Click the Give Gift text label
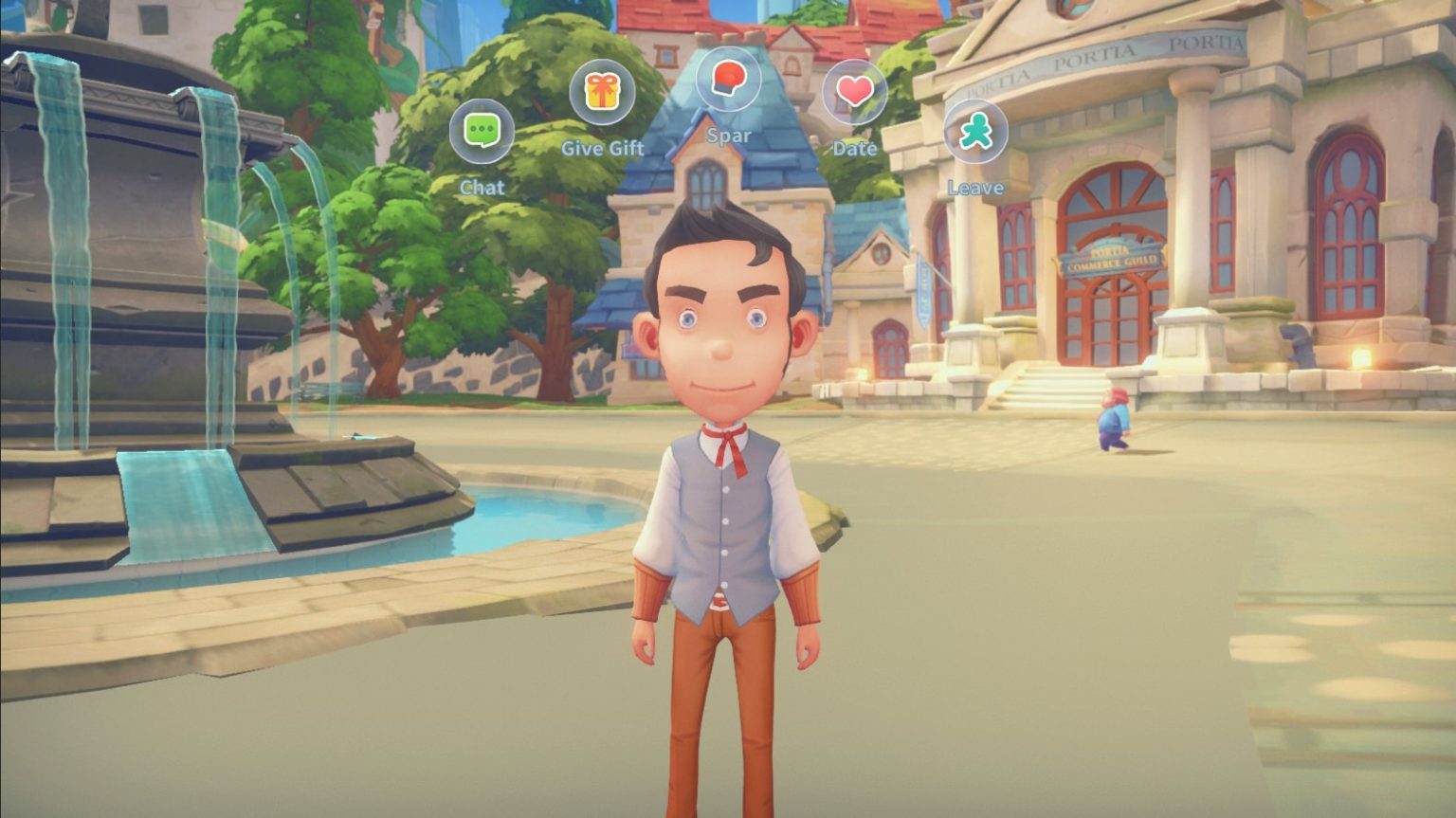 tap(602, 148)
